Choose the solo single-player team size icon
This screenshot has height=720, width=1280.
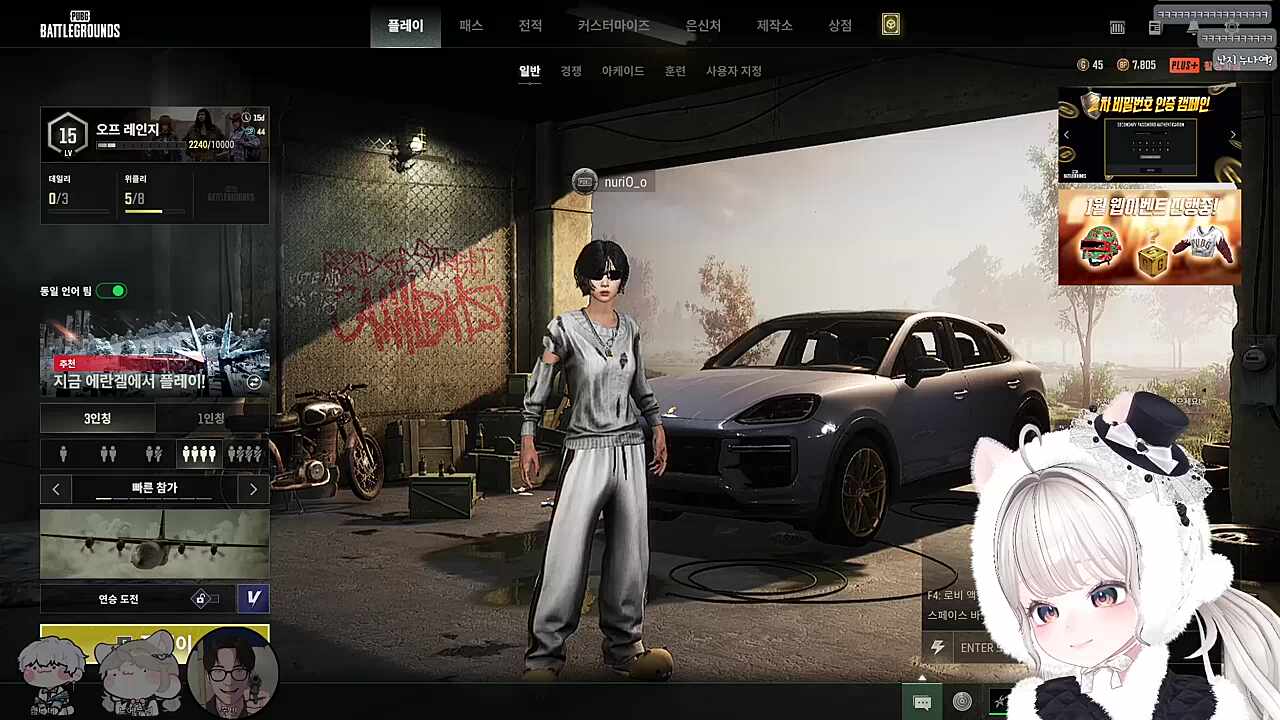[64, 454]
